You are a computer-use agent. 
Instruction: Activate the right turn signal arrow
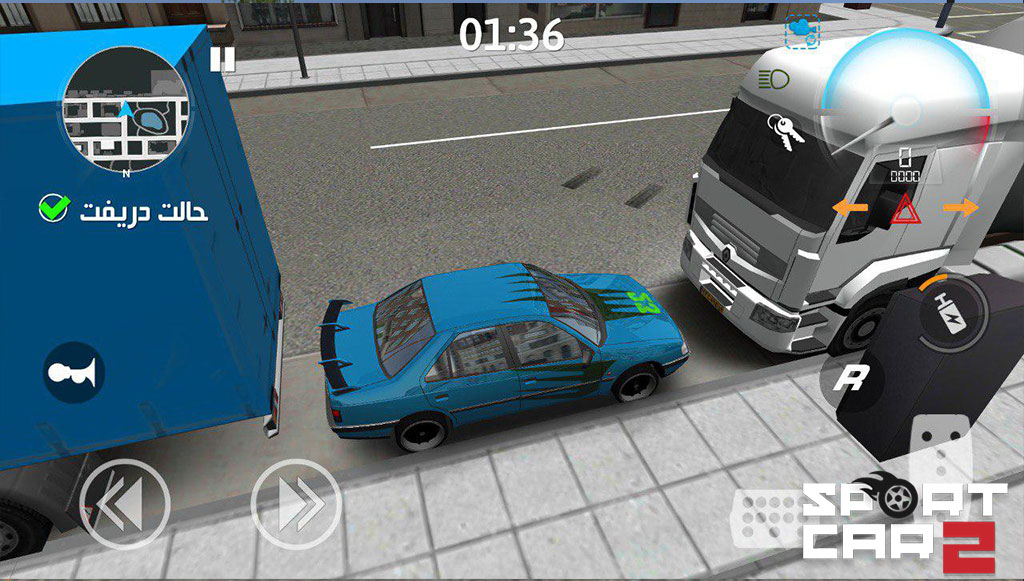960,207
